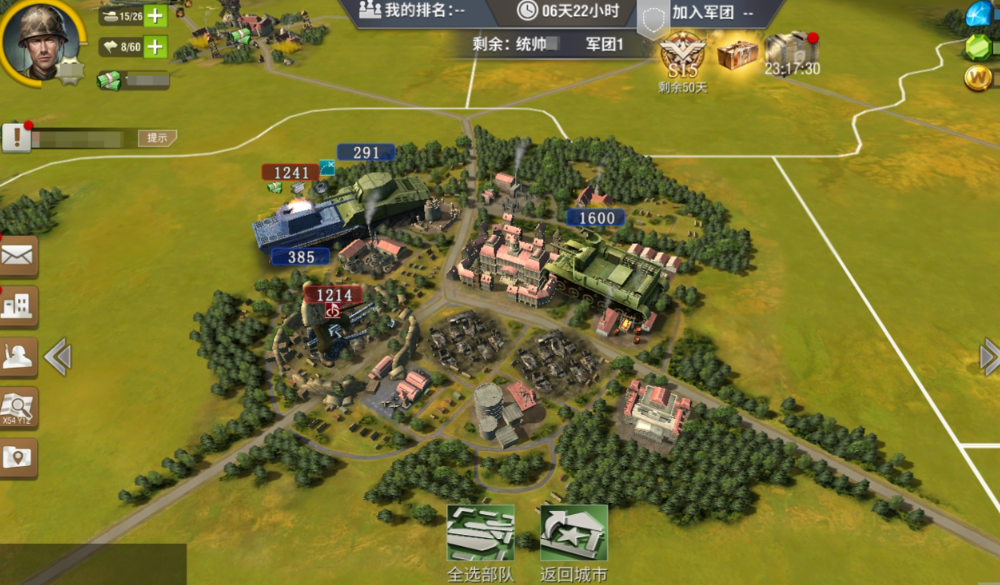This screenshot has height=585, width=1000.
Task: Click the 提示 hint button
Action: pos(157,138)
